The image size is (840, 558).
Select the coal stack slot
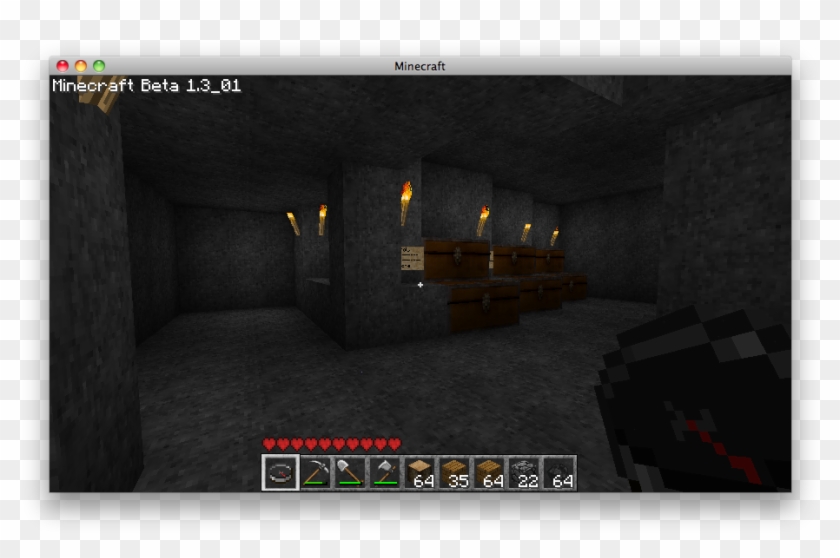coord(560,472)
